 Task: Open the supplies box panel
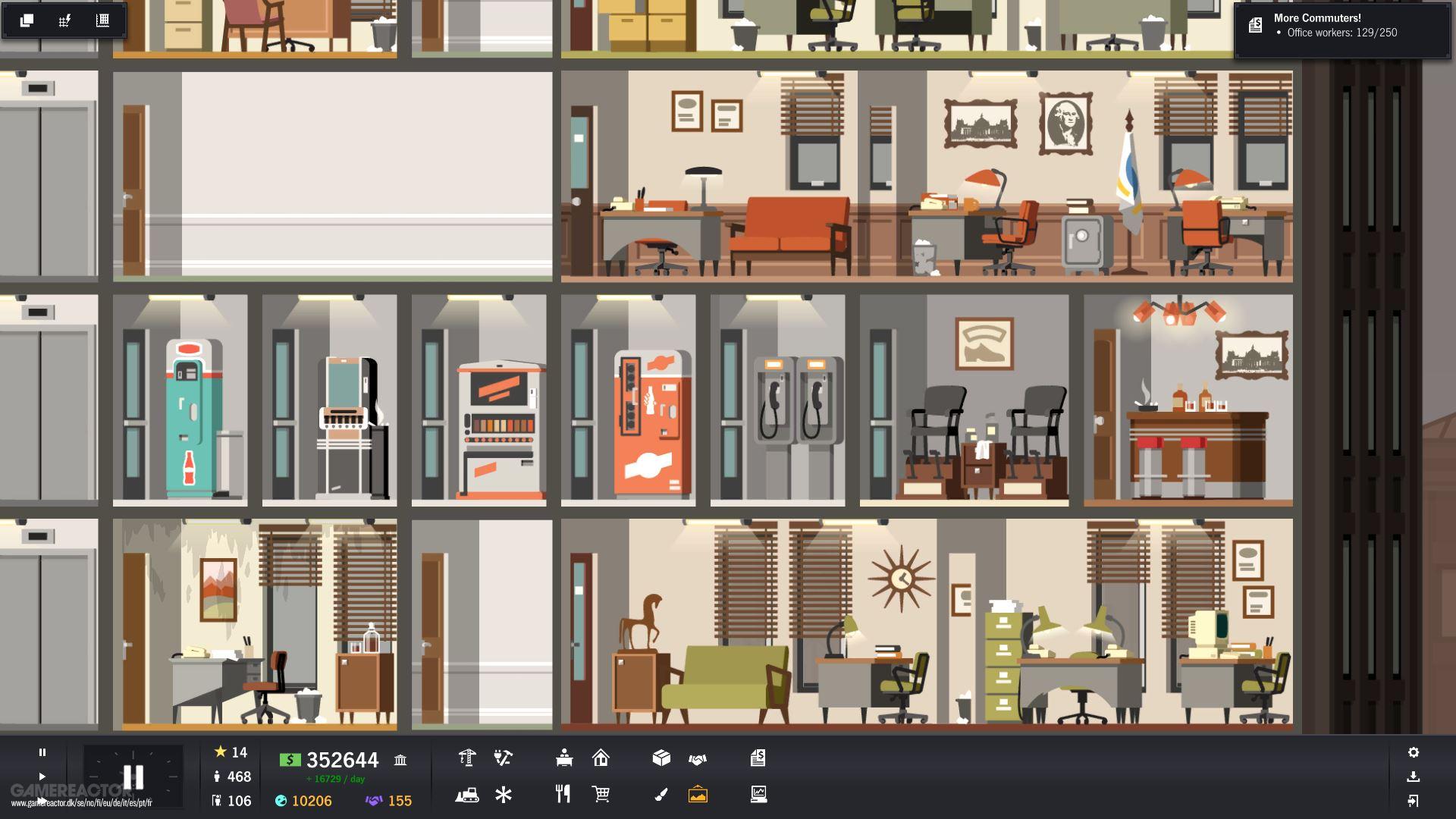[661, 758]
